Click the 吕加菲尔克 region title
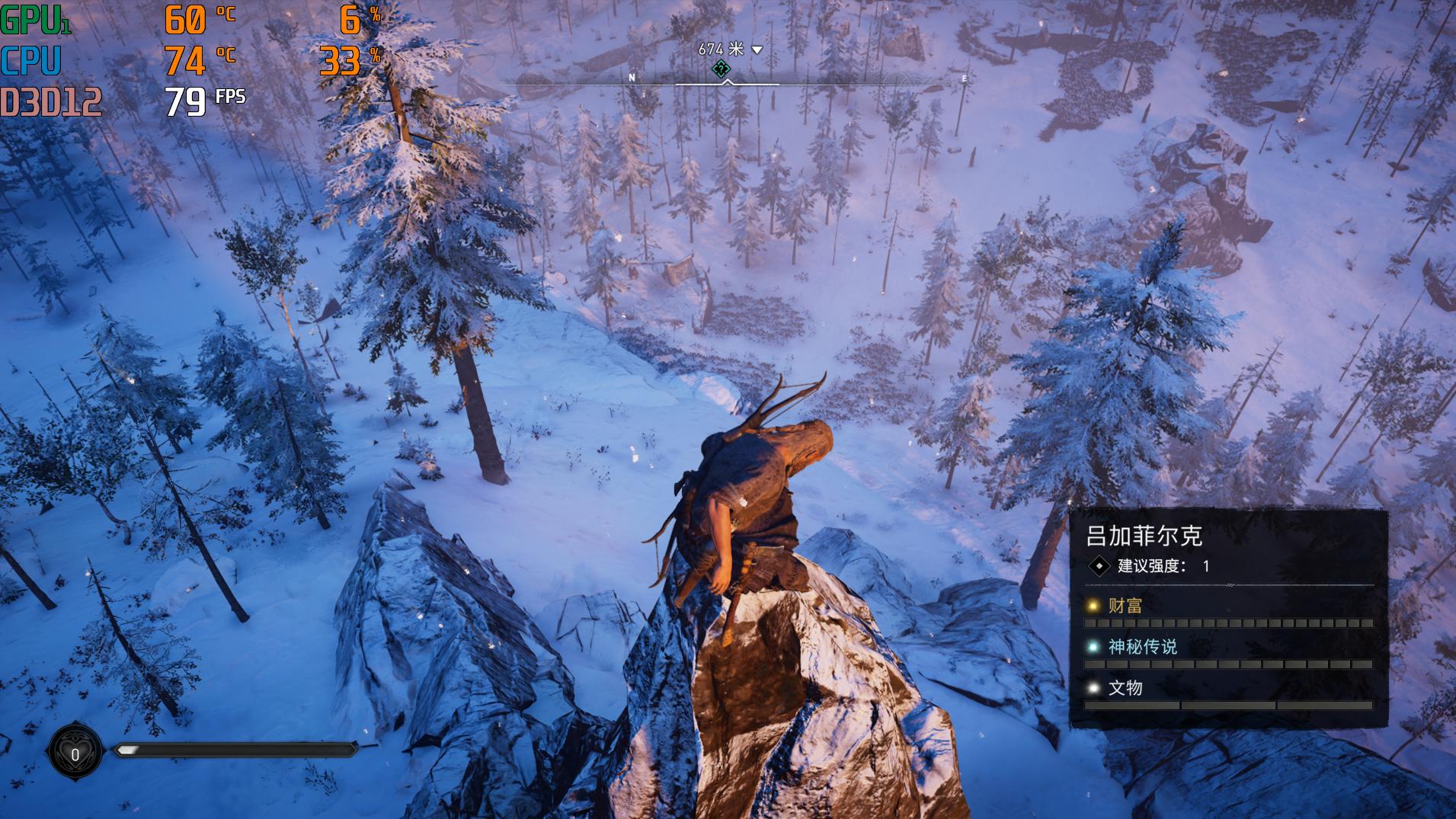 (1144, 536)
